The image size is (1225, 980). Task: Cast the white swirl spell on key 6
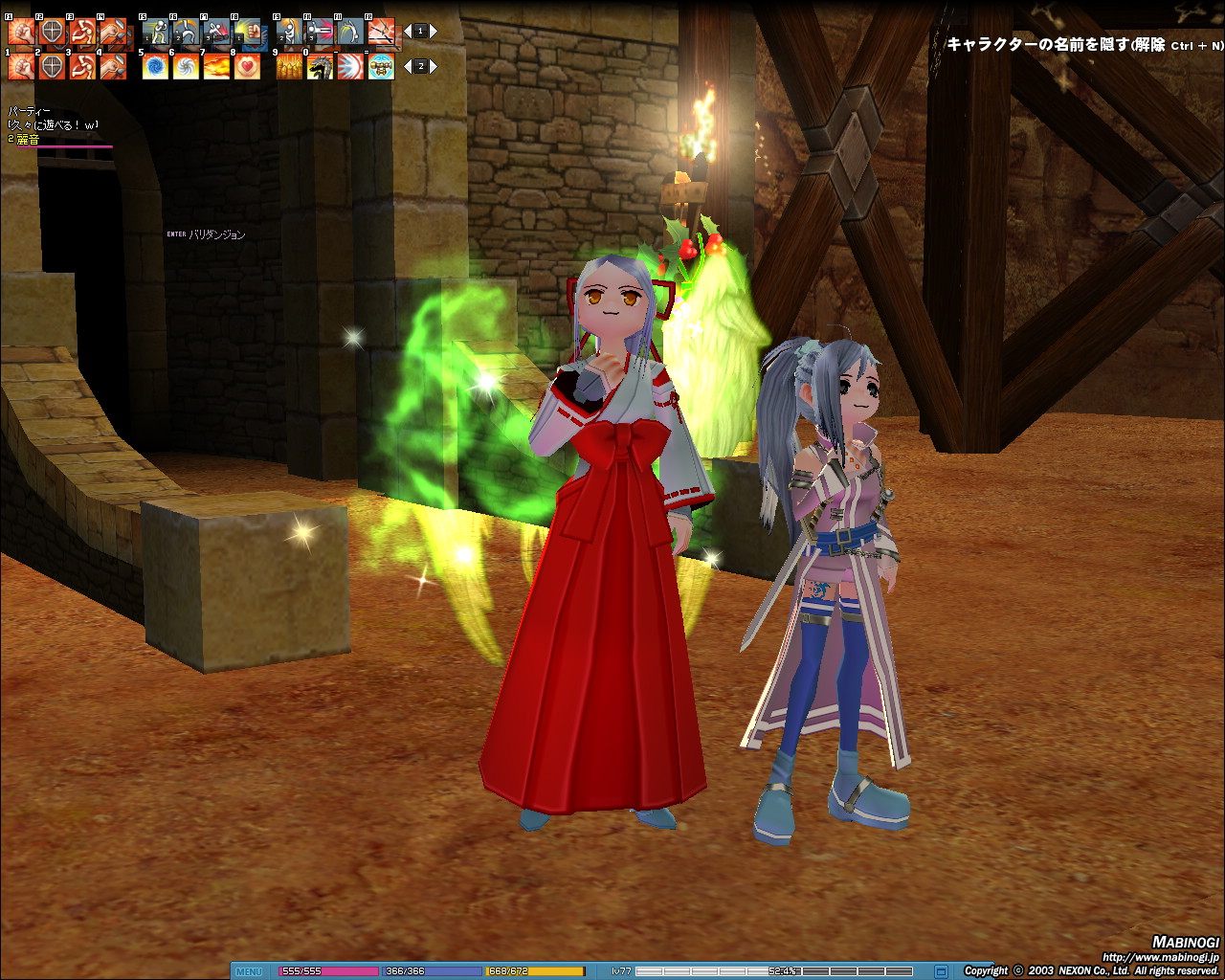186,67
